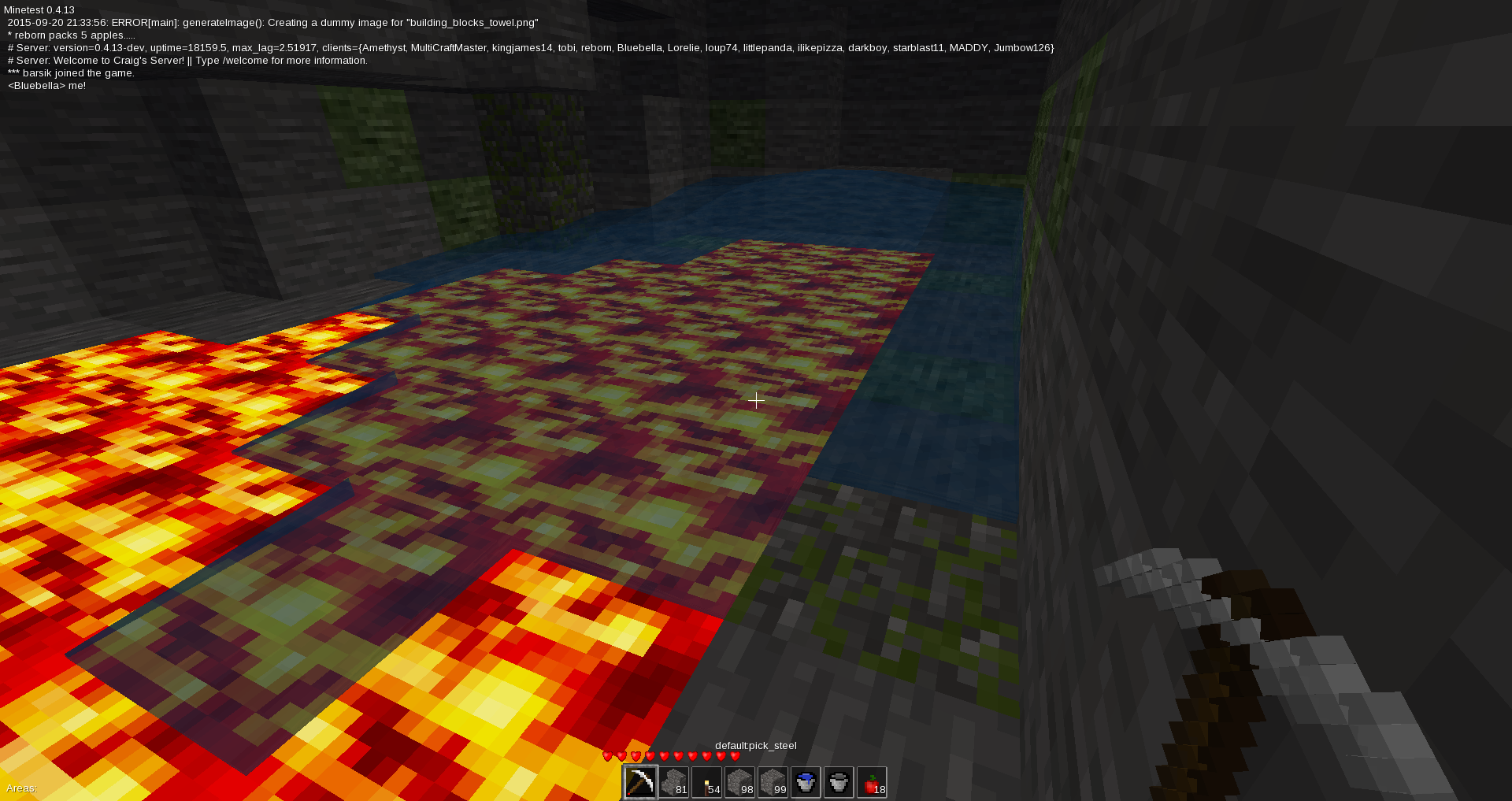1512x801 pixels.
Task: Click the crosshair at screen center
Action: point(756,401)
